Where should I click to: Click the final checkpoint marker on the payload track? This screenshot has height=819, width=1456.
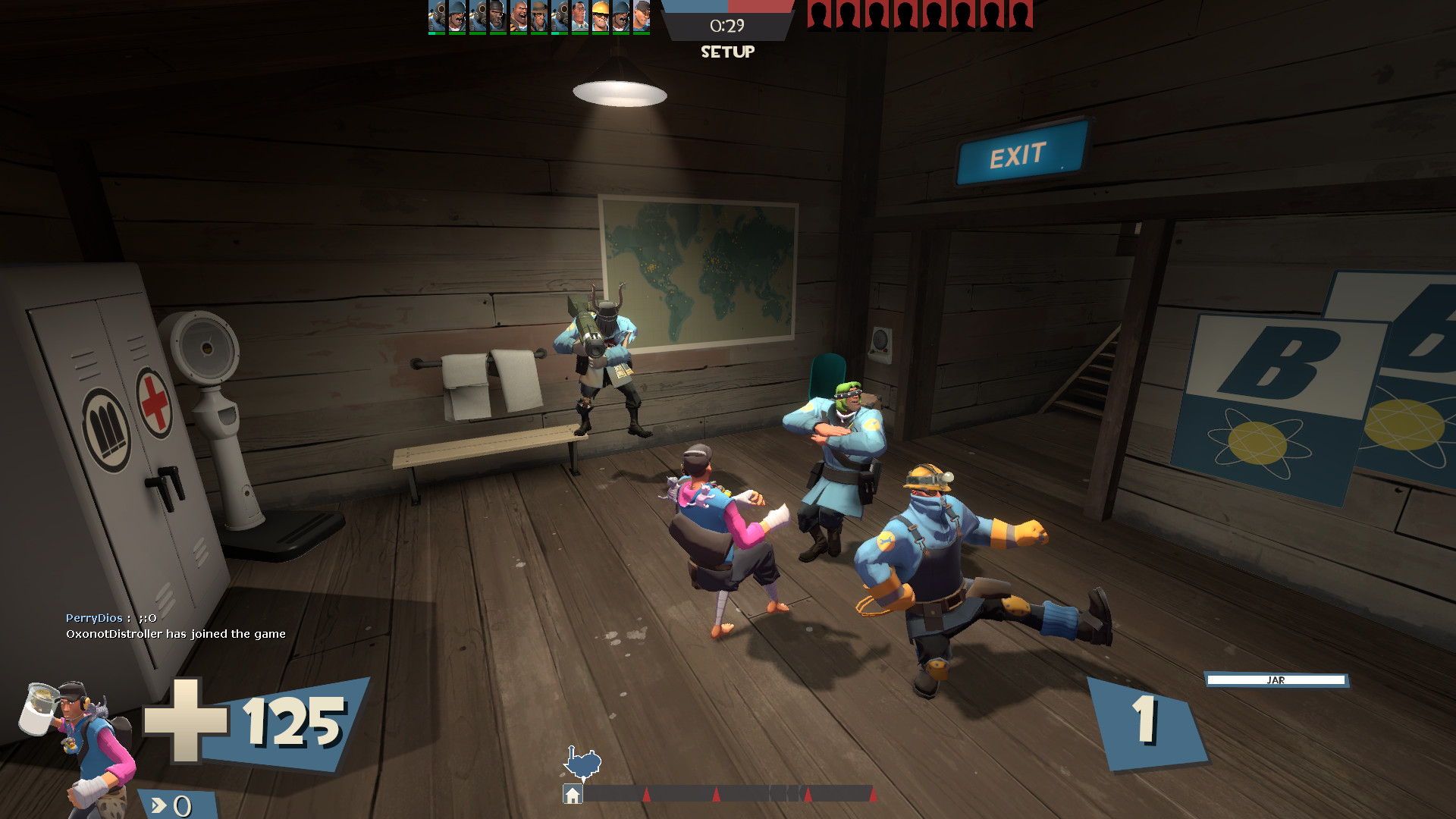(x=874, y=794)
